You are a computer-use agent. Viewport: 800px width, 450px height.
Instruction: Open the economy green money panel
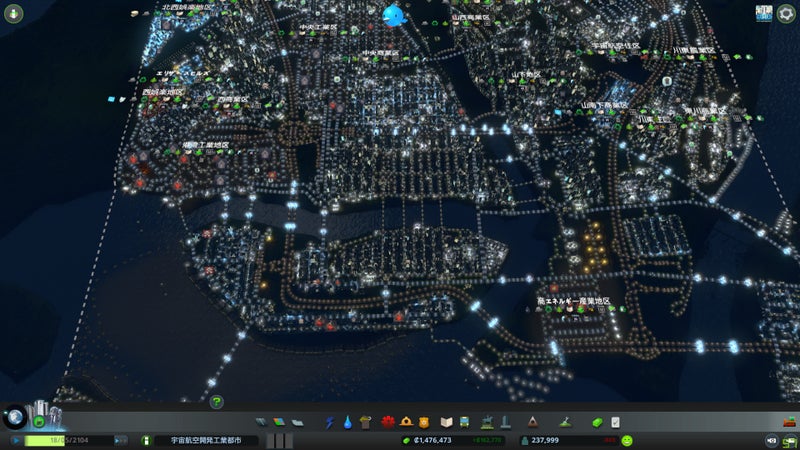click(598, 422)
